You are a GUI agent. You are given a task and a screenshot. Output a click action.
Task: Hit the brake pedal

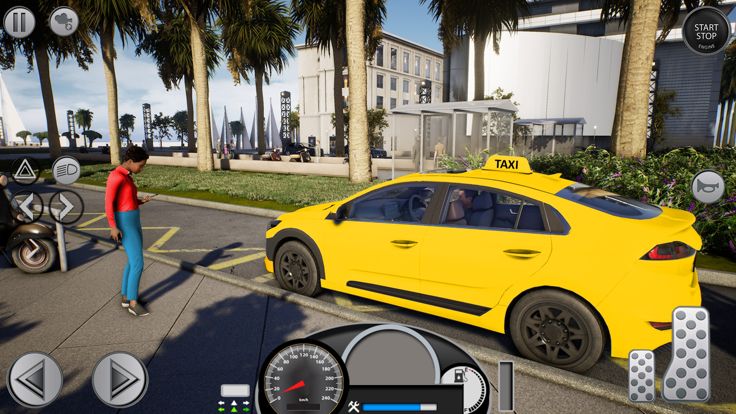pos(641,375)
